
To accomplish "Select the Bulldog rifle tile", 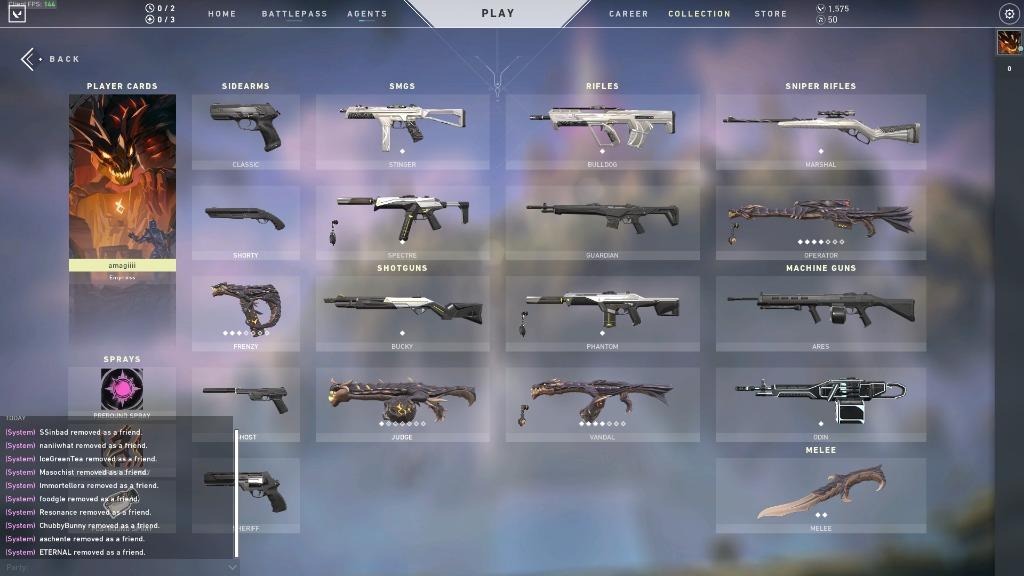I will click(602, 131).
